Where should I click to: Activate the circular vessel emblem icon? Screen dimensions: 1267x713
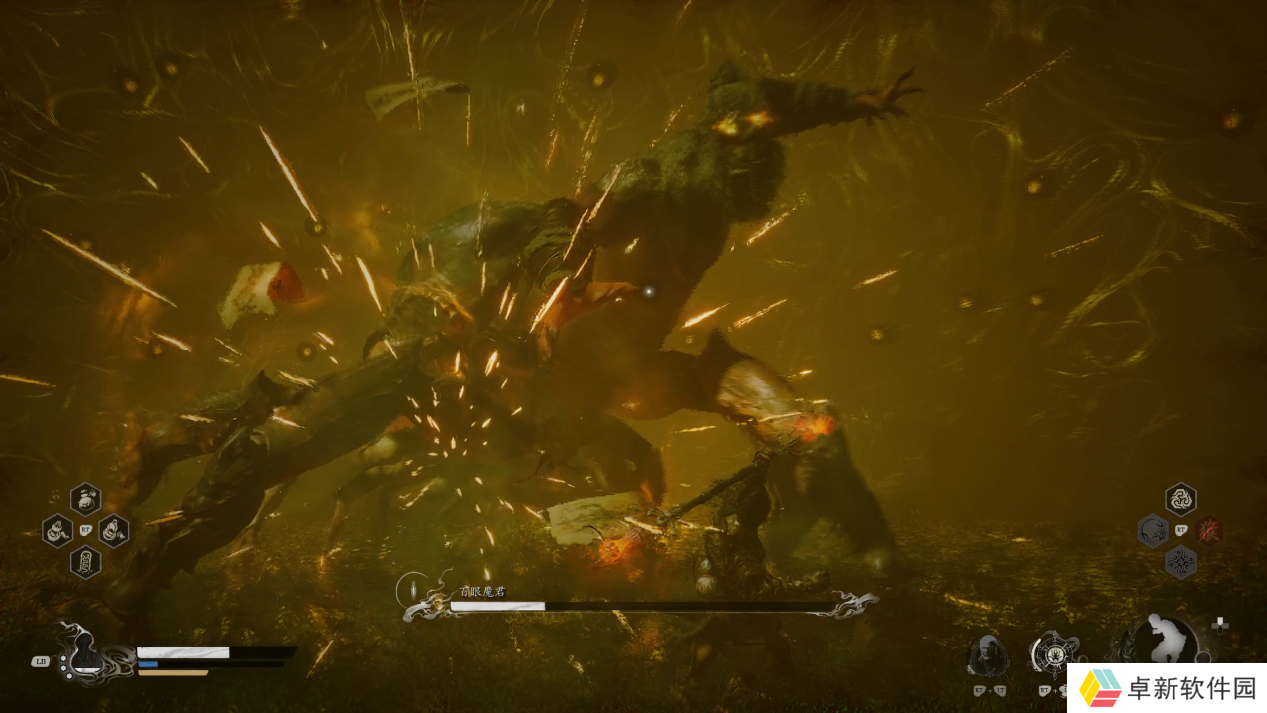[1053, 655]
